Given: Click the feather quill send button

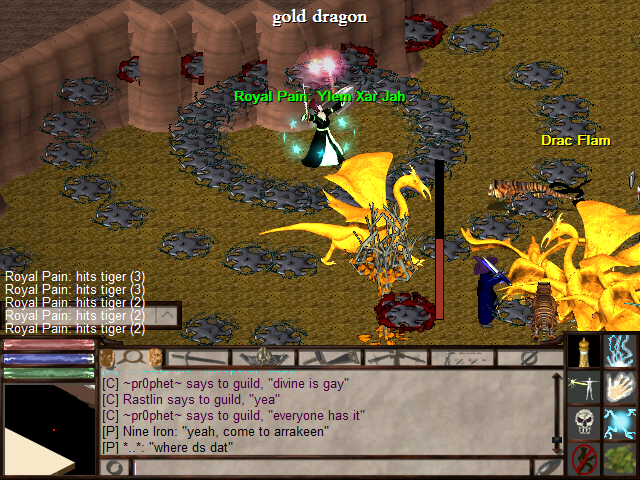Looking at the screenshot, I should (547, 467).
